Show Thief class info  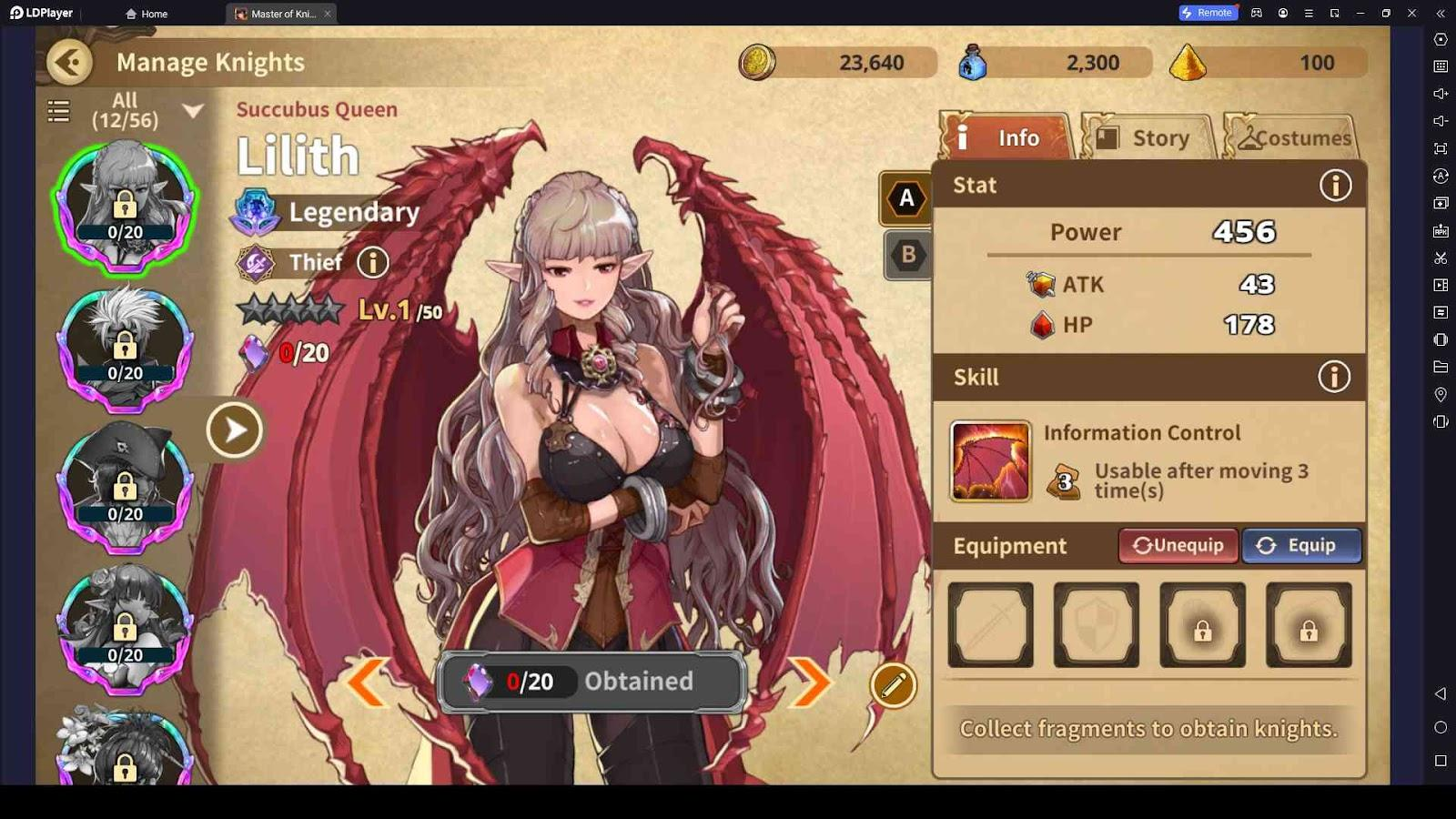click(x=372, y=263)
